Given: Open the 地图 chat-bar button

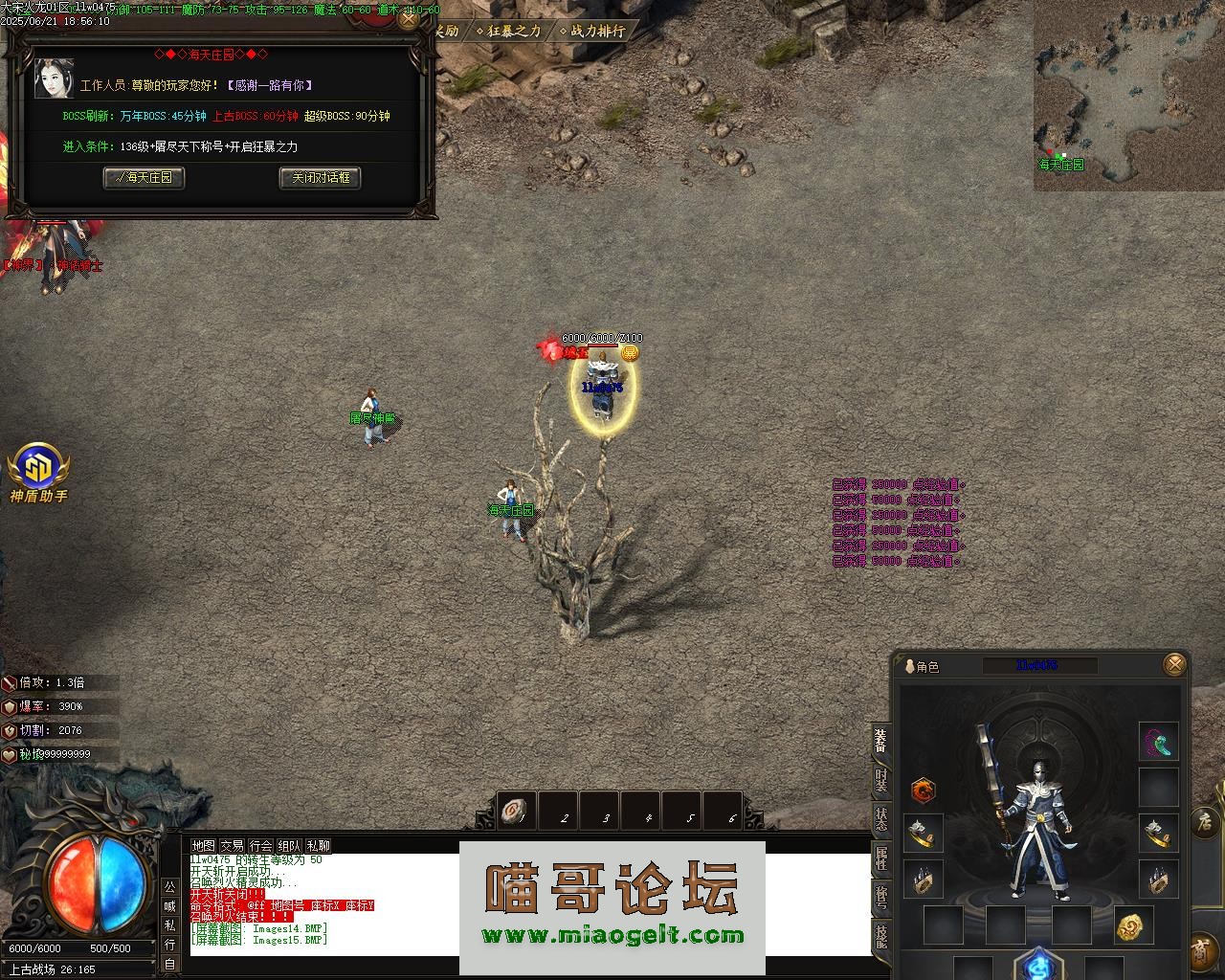Looking at the screenshot, I should click(203, 846).
